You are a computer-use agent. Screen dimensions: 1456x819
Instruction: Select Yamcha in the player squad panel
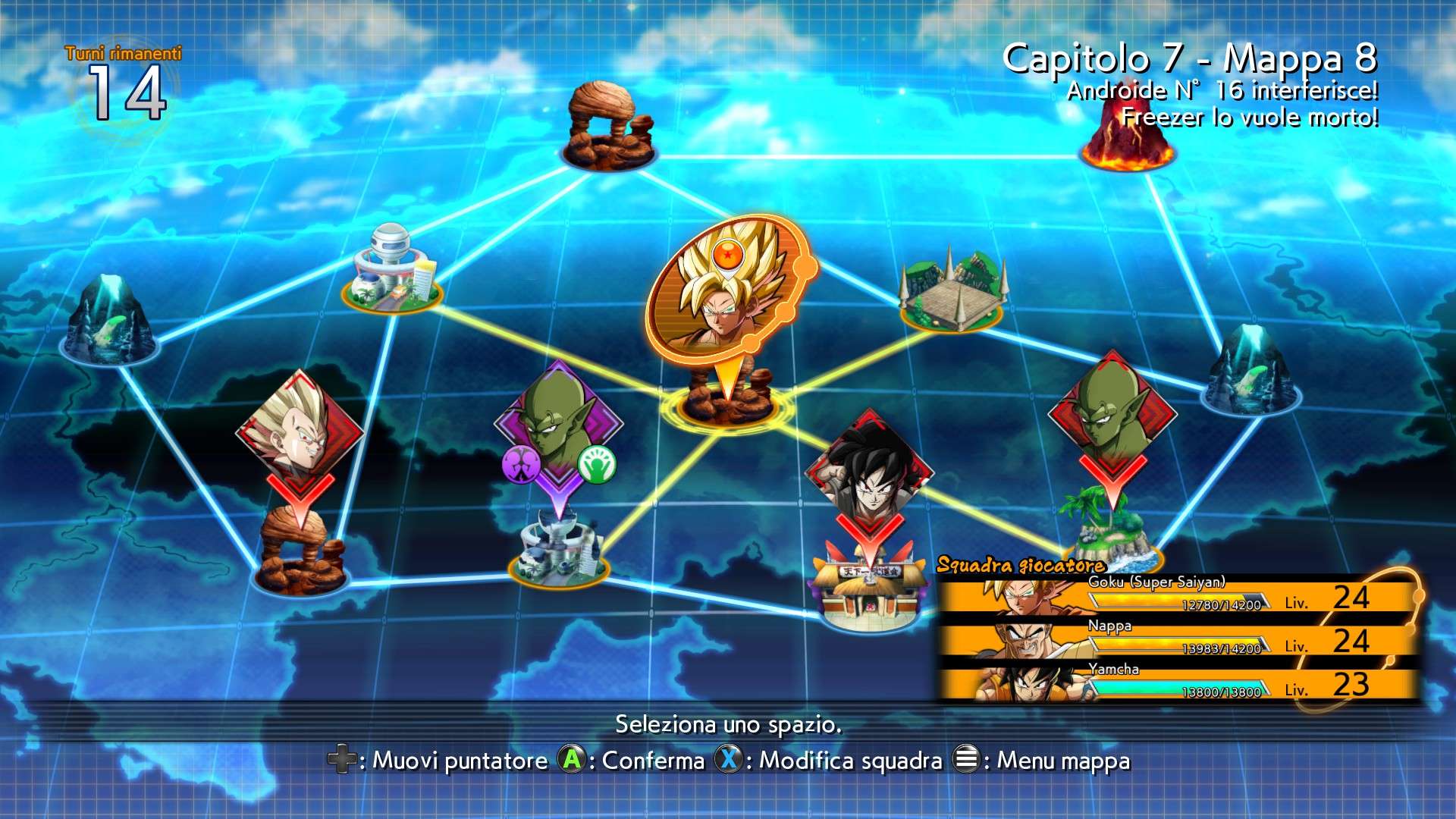[x=1175, y=683]
